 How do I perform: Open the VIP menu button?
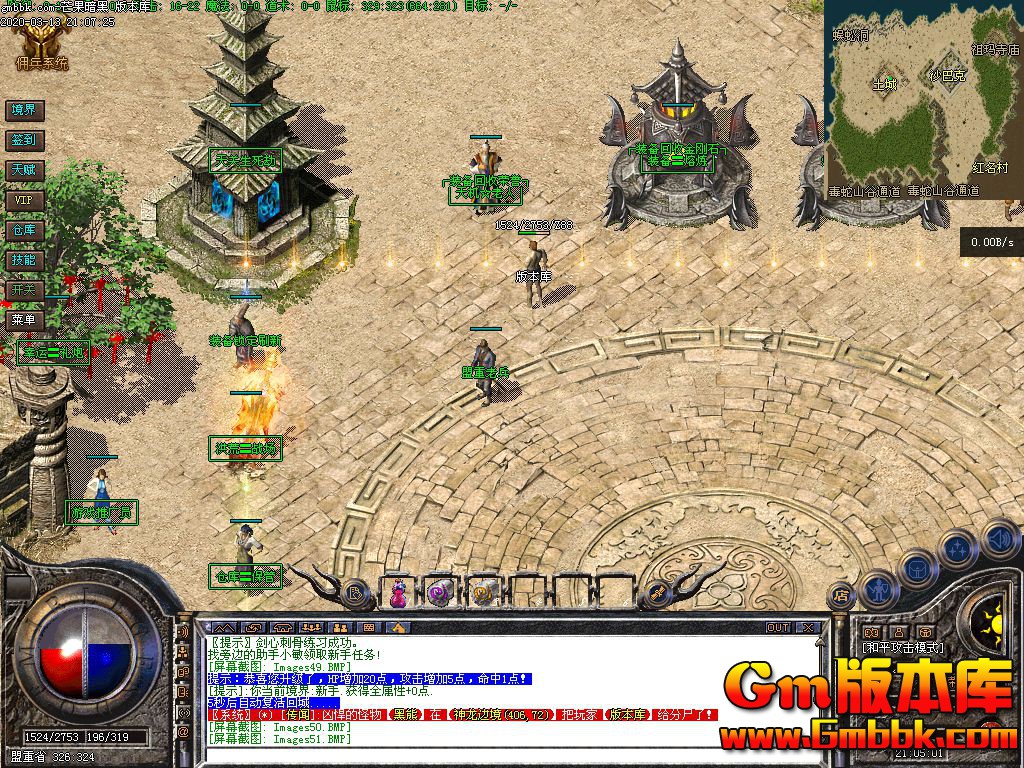(x=23, y=200)
